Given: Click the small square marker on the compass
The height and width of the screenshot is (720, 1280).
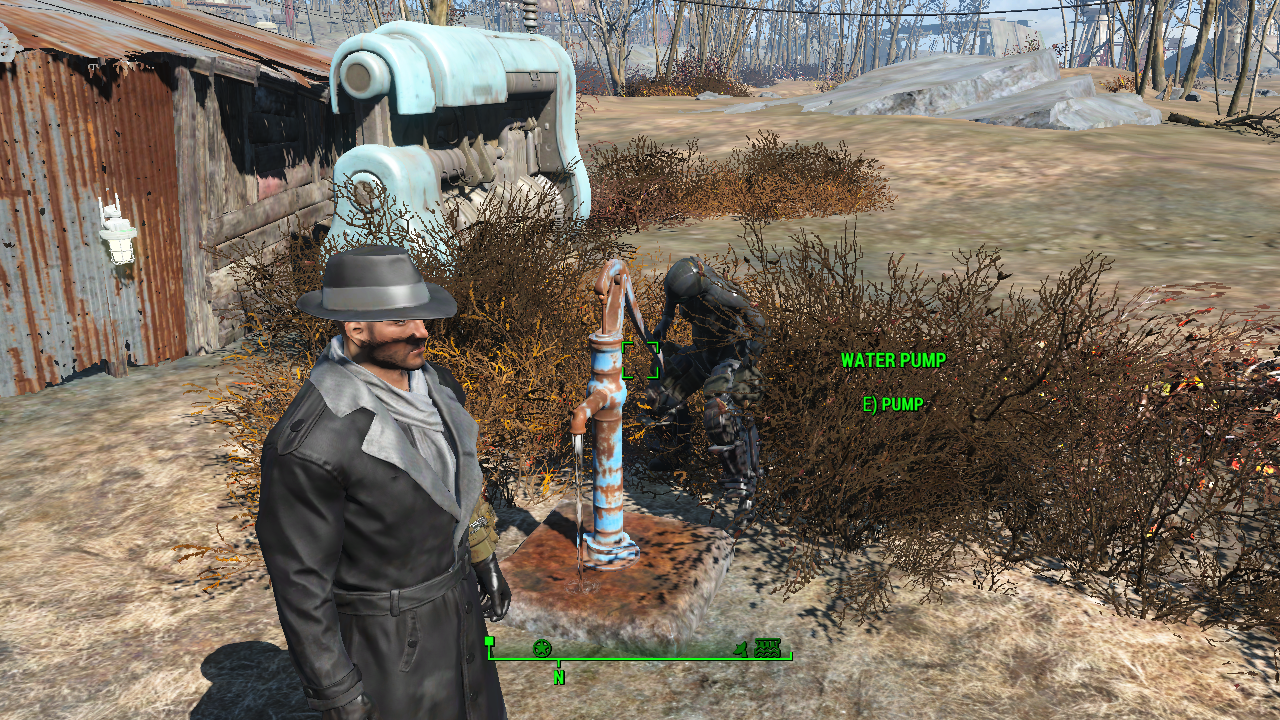Looking at the screenshot, I should click(x=489, y=641).
